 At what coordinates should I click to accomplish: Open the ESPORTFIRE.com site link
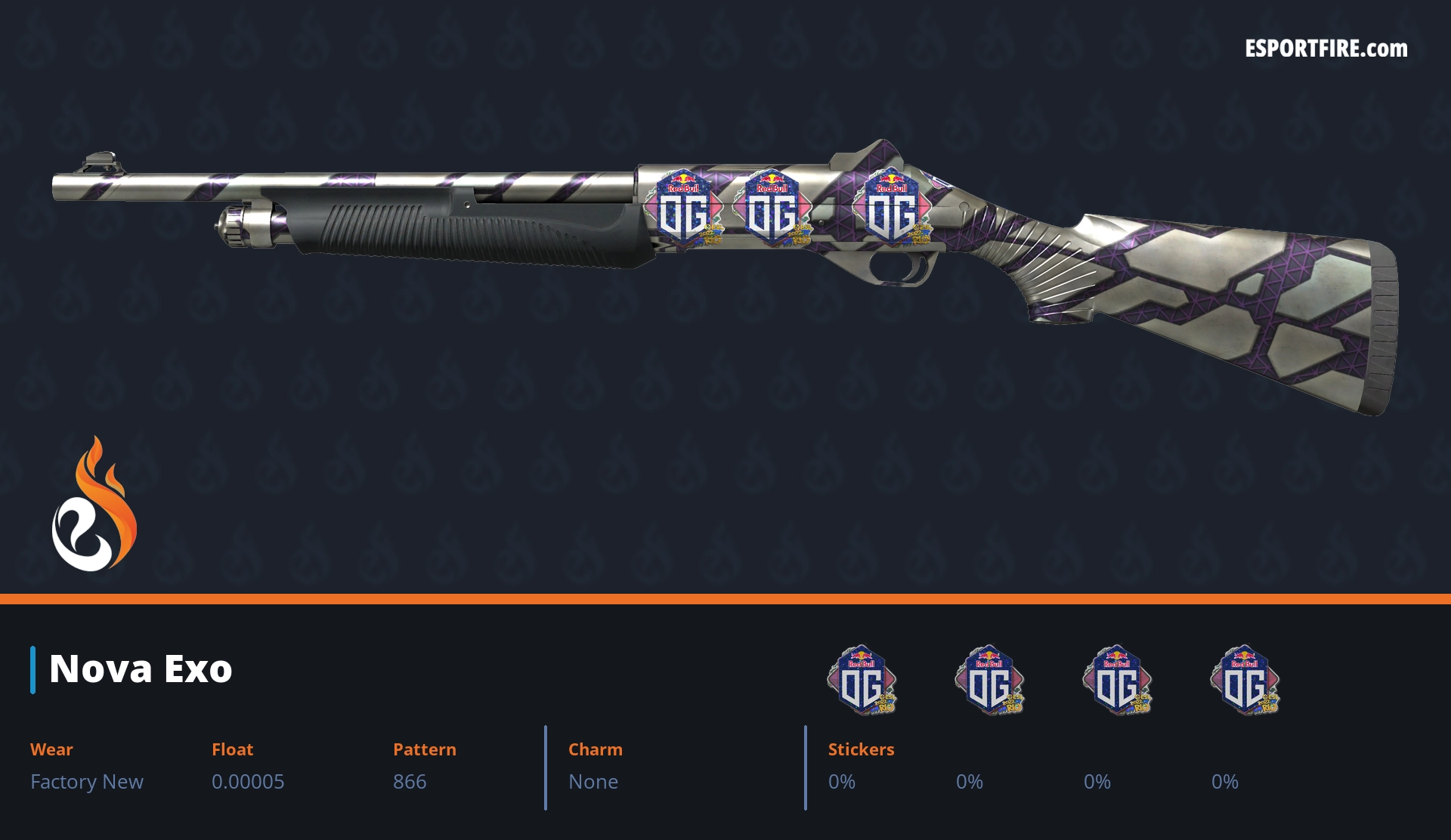pos(1326,49)
